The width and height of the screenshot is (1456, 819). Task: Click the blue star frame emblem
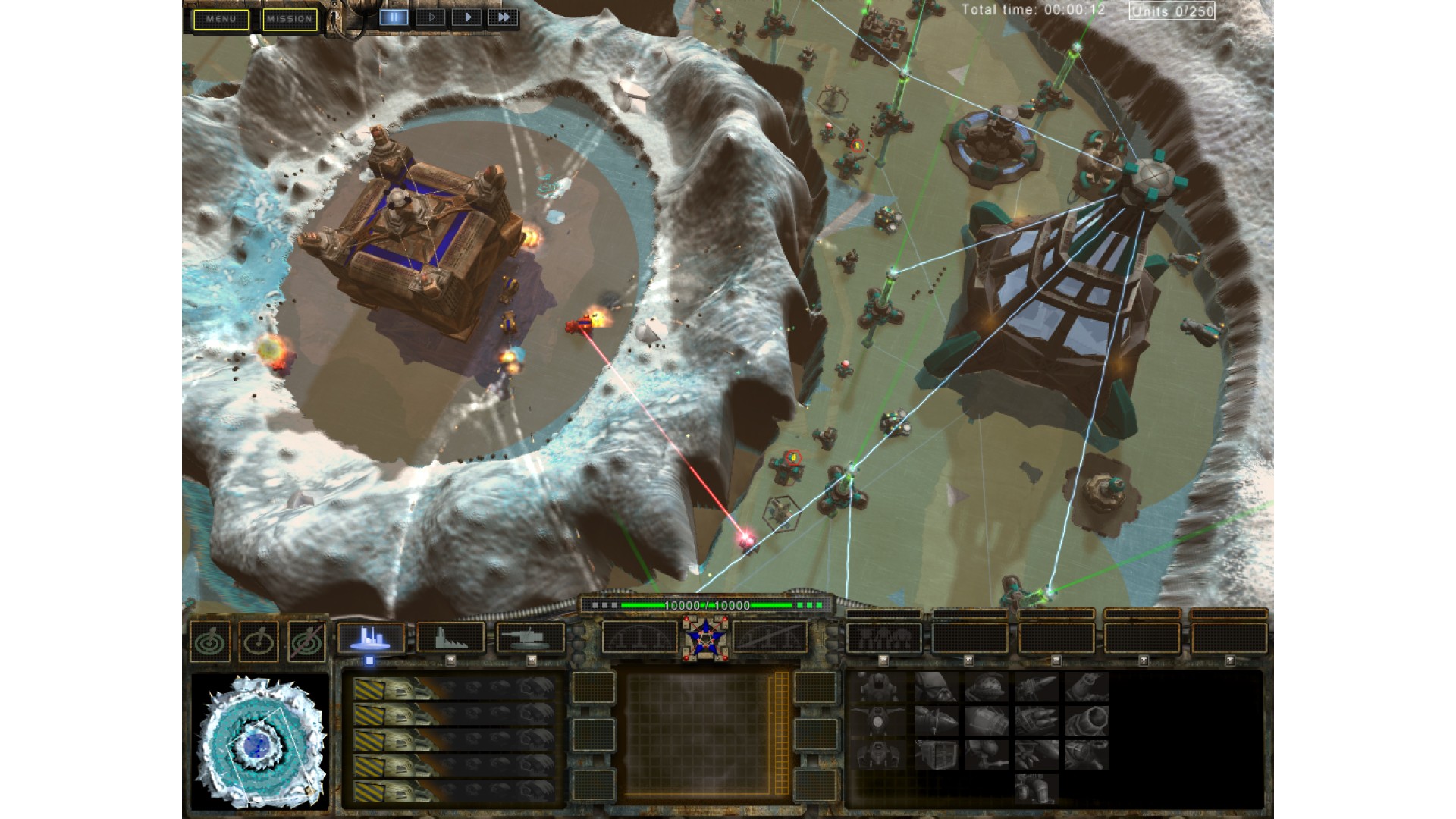click(x=705, y=635)
